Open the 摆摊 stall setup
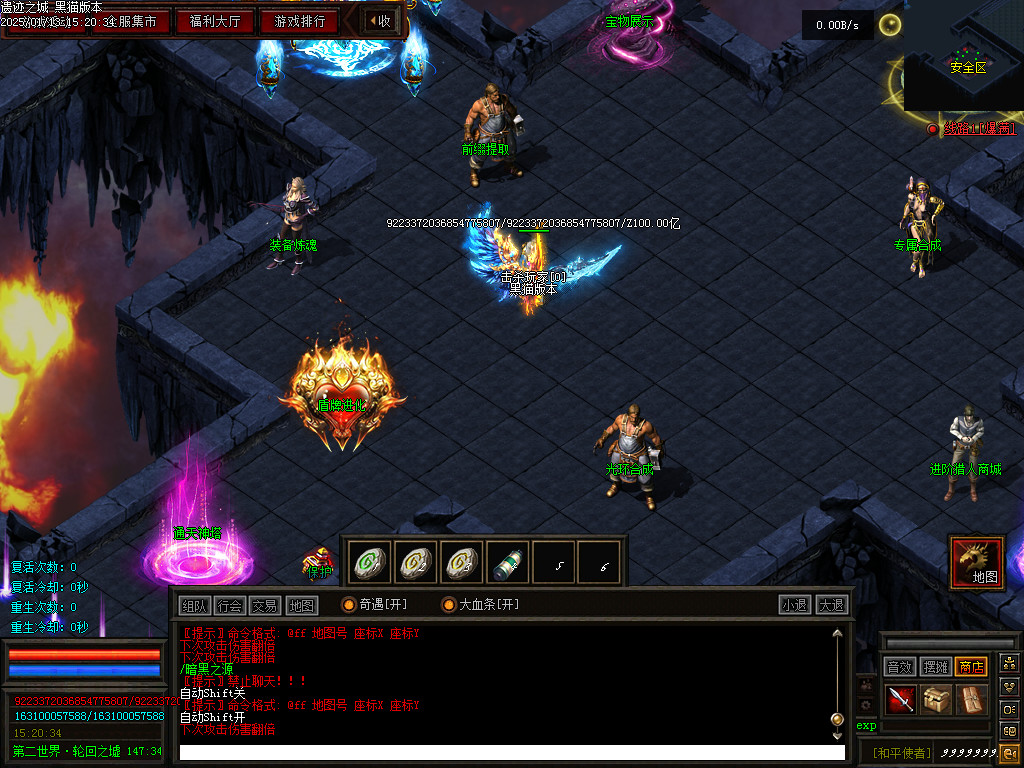1024x768 pixels. [935, 667]
